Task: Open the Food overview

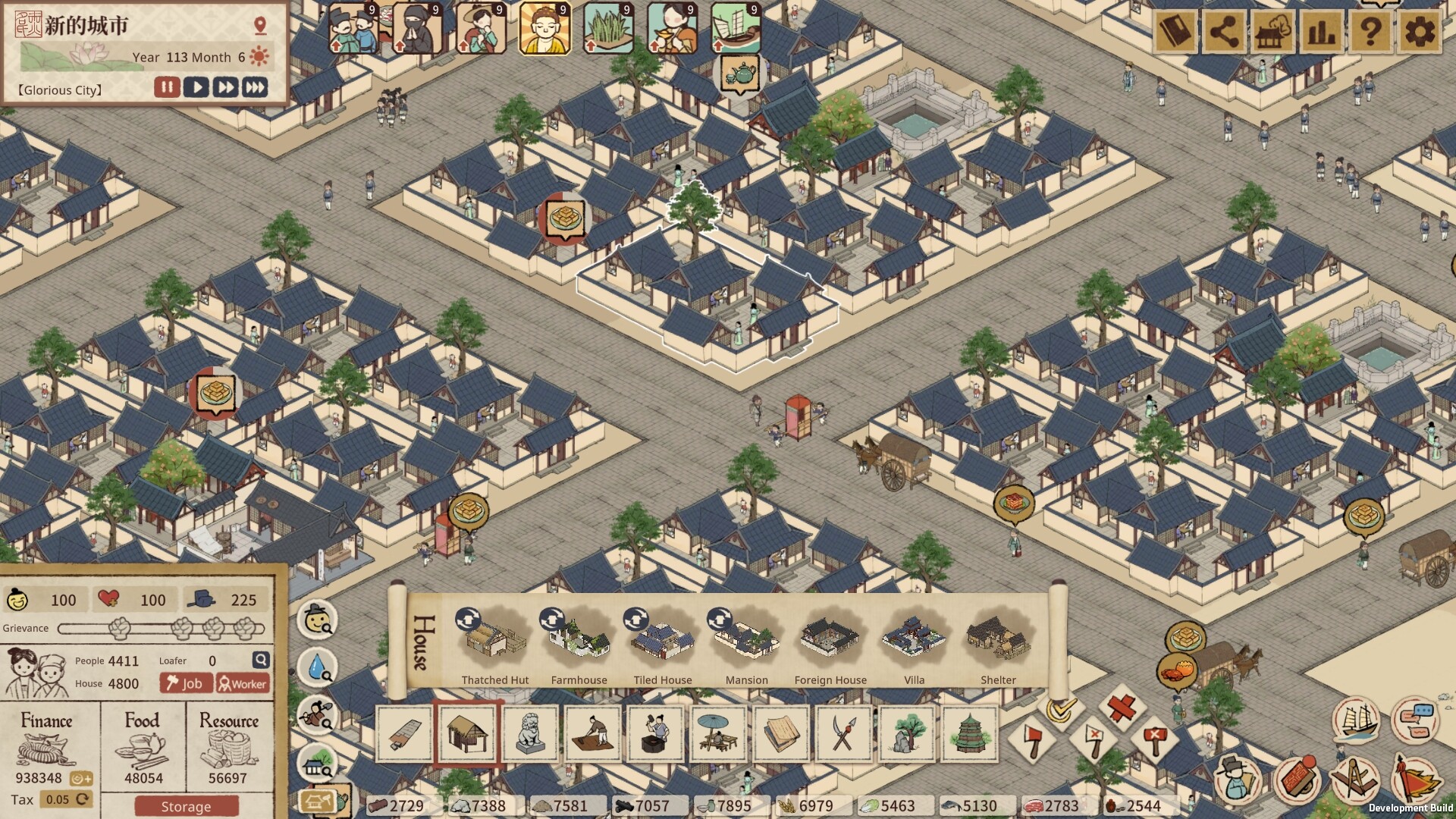Action: tap(143, 747)
